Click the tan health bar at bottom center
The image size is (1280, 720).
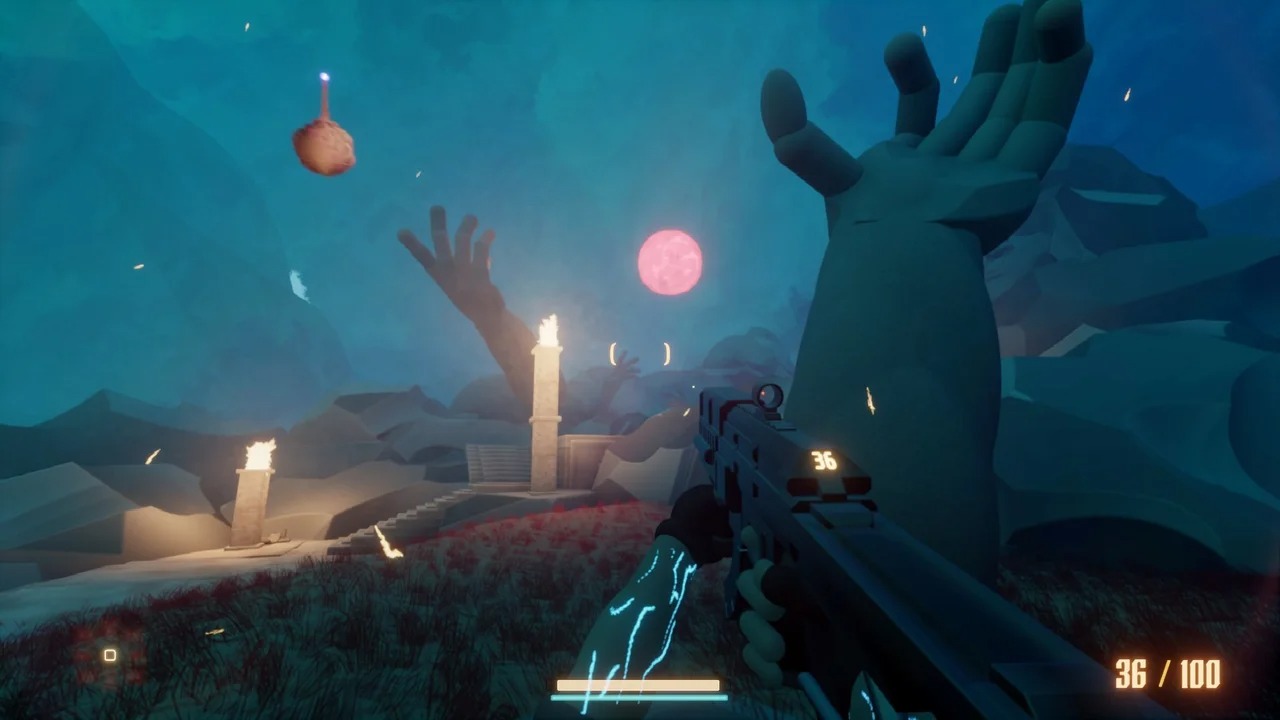pos(637,687)
